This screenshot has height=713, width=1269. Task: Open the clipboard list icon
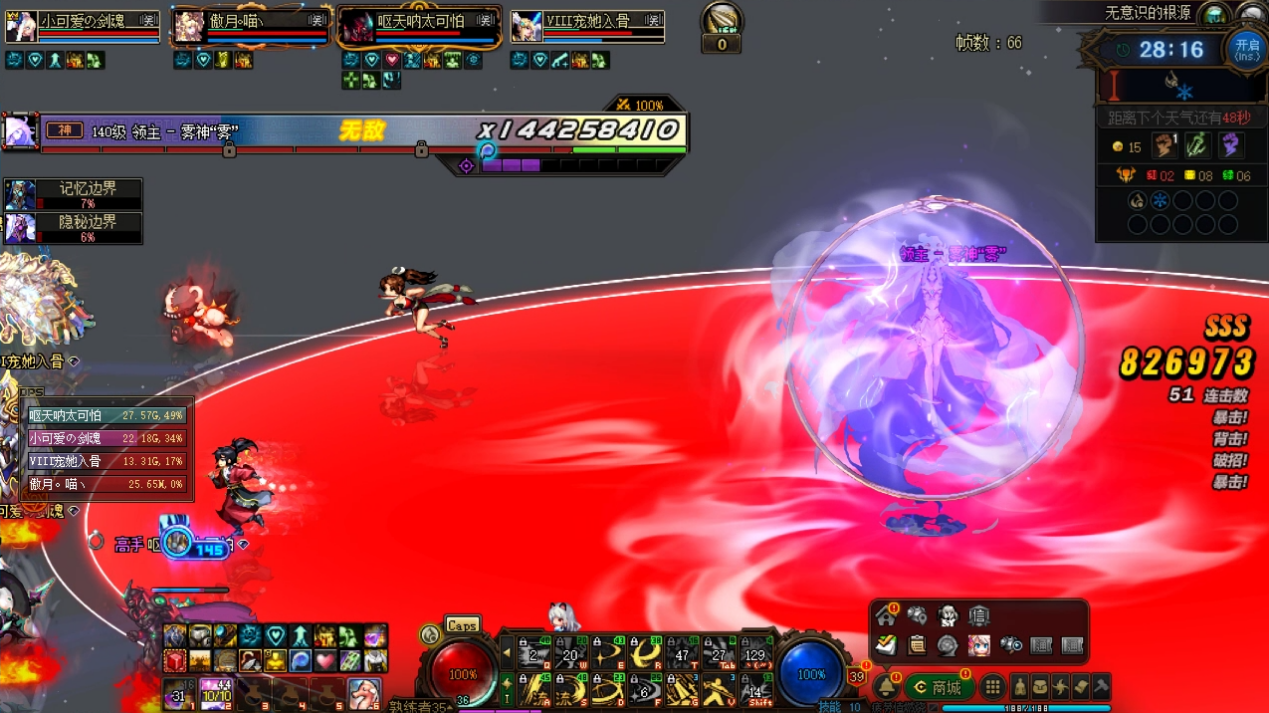(917, 645)
